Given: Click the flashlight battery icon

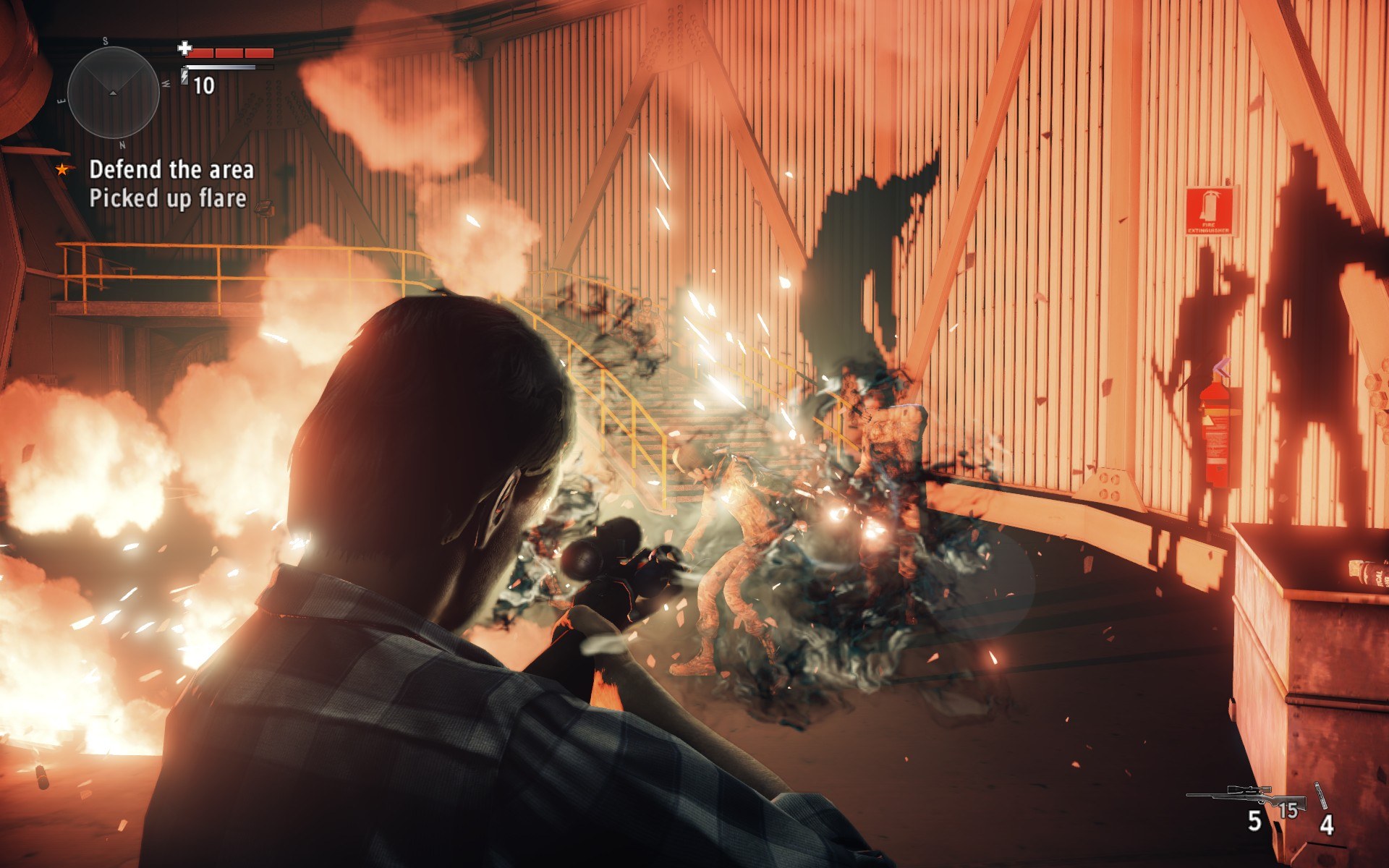Looking at the screenshot, I should point(184,76).
